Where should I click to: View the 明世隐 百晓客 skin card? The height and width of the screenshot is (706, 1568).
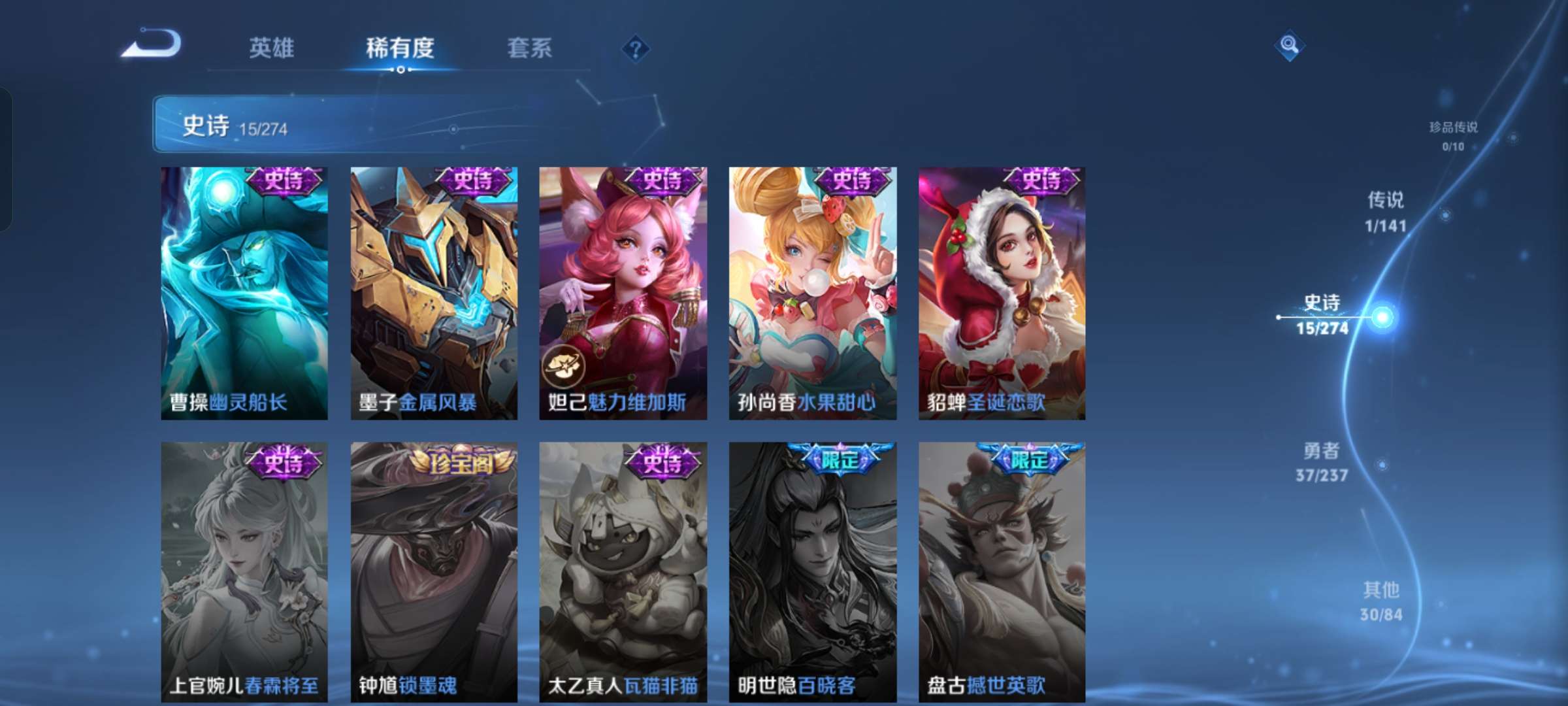click(x=813, y=571)
